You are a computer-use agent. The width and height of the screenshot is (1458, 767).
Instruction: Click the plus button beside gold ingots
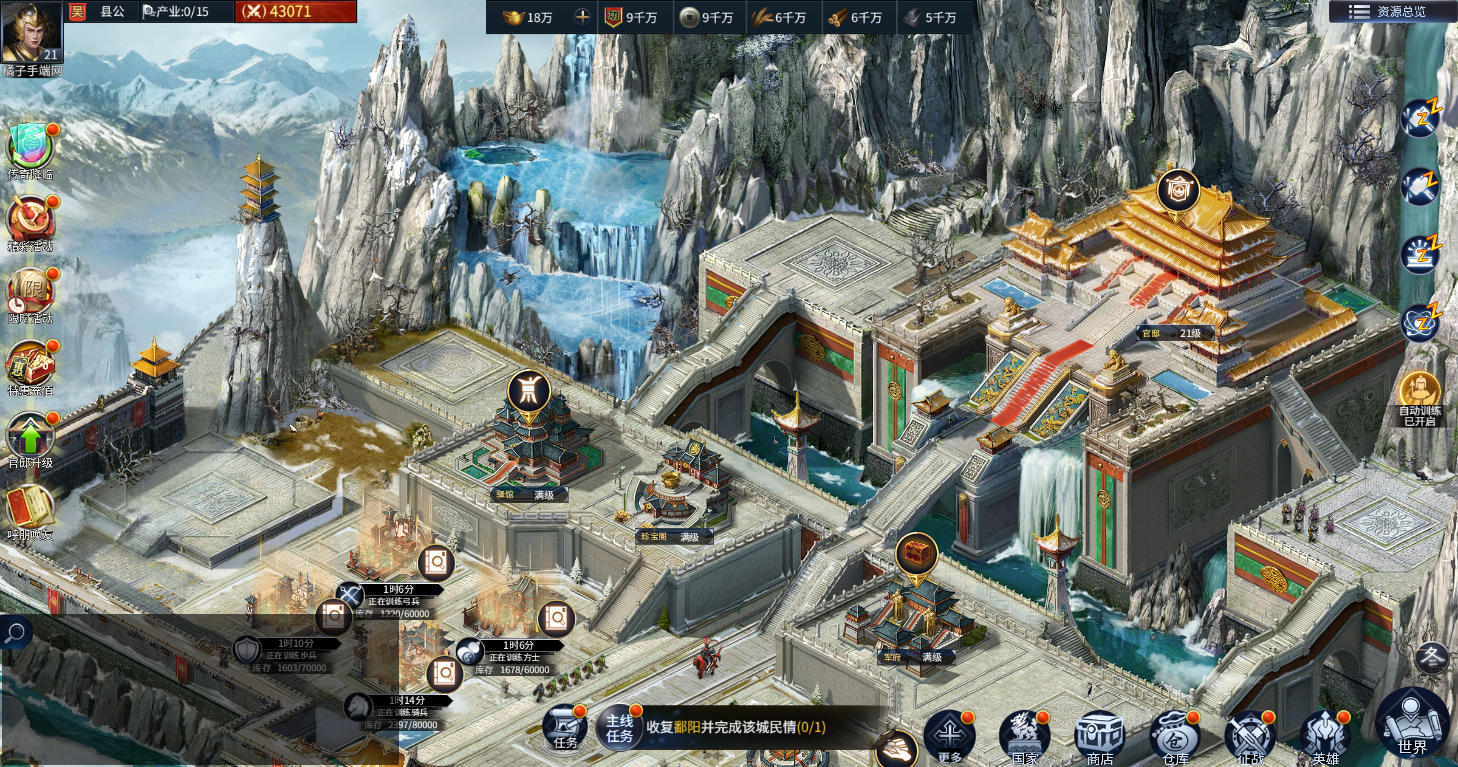[x=582, y=17]
